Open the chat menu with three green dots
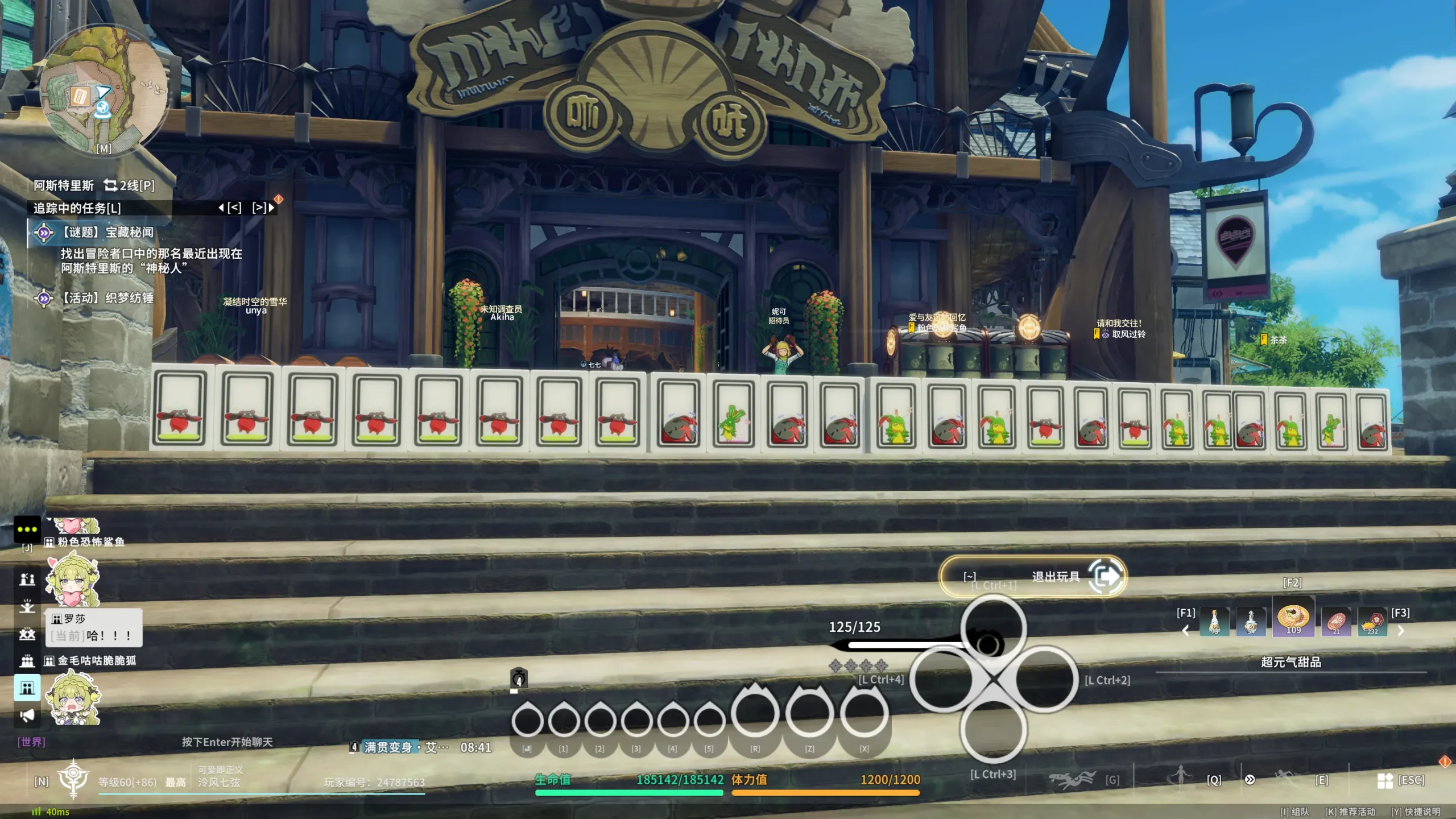This screenshot has height=819, width=1456. click(x=27, y=529)
